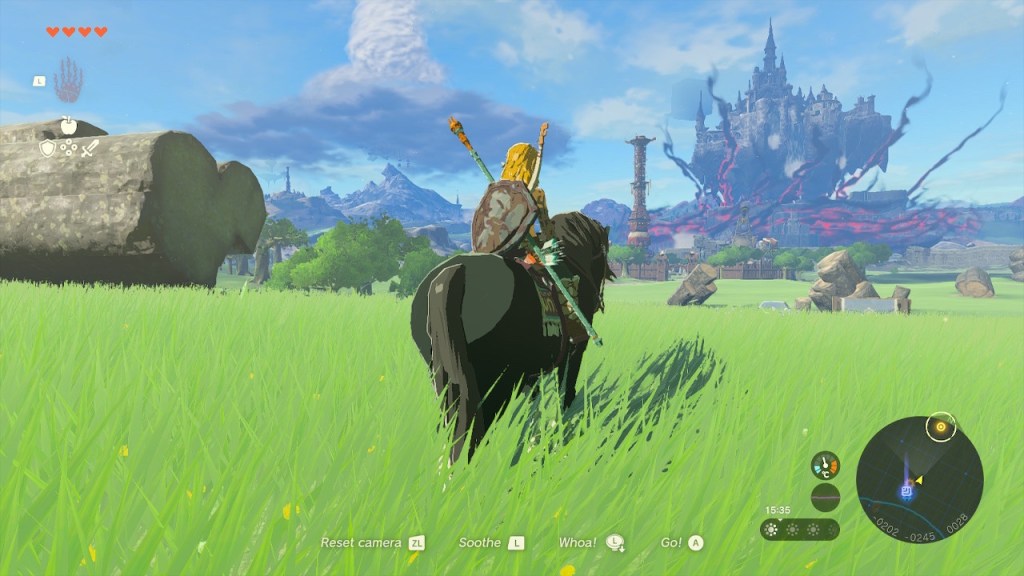Viewport: 1024px width, 576px height.
Task: Open the sword weapon quick-select icon
Action: (90, 148)
